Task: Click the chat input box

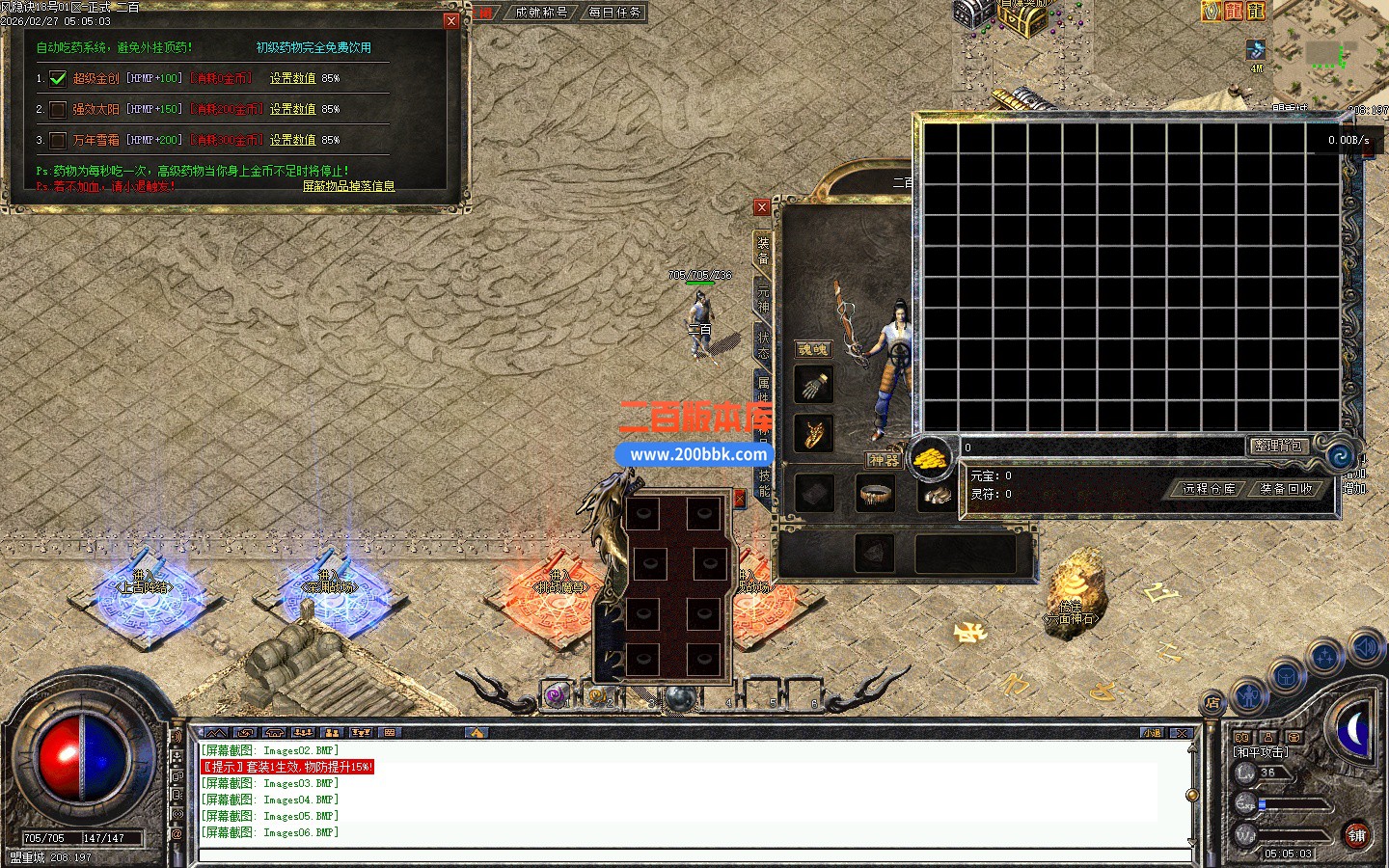Action: click(x=694, y=854)
